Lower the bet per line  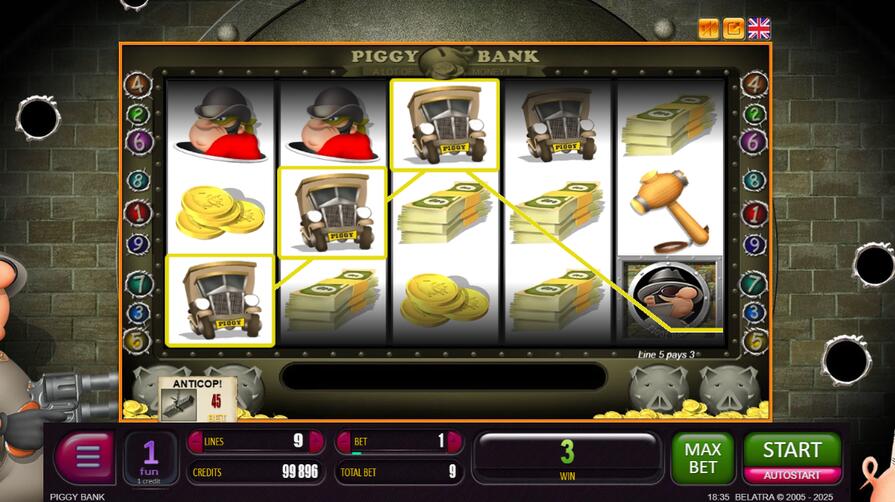[x=342, y=441]
